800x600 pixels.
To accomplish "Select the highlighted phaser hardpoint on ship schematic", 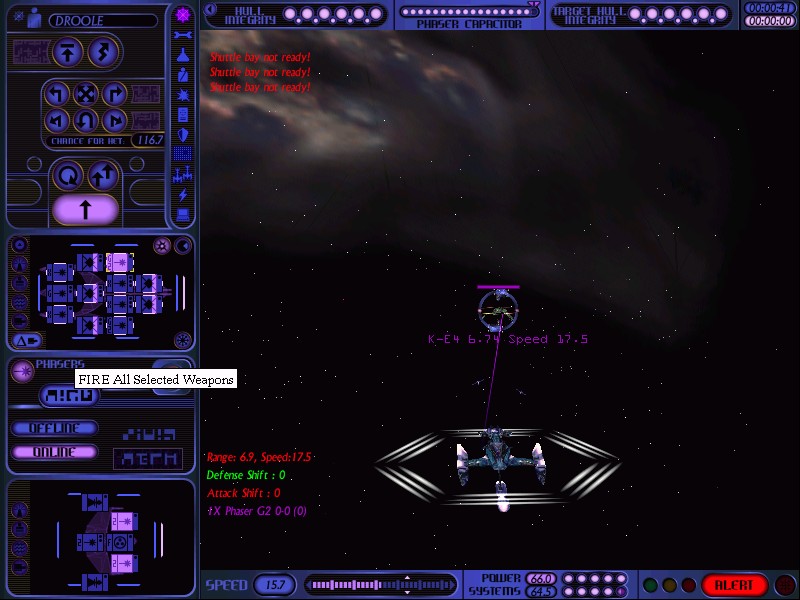I will tap(119, 262).
